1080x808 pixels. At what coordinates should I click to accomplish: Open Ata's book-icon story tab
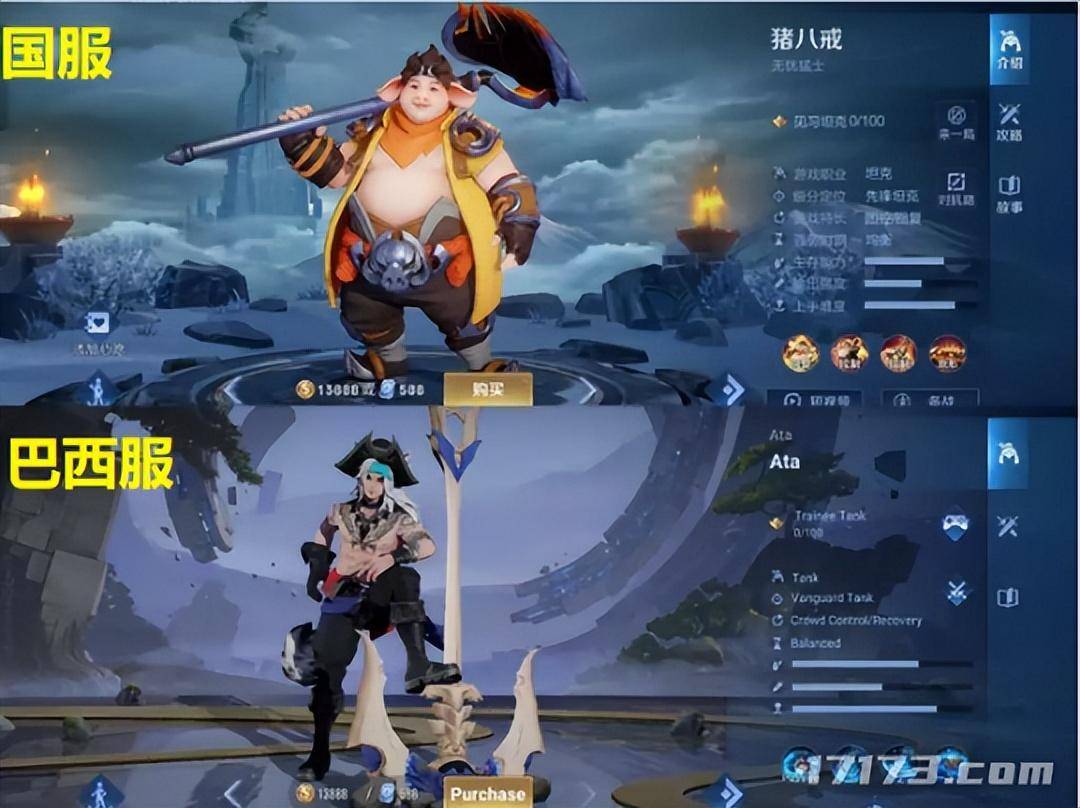[1008, 597]
